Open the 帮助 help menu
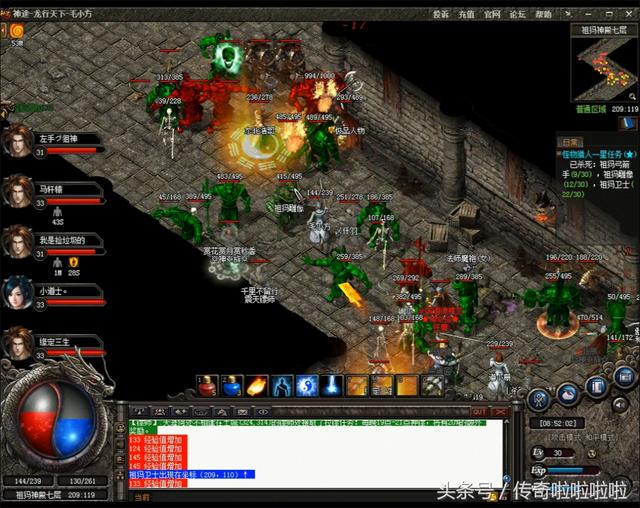The width and height of the screenshot is (640, 508). (543, 15)
